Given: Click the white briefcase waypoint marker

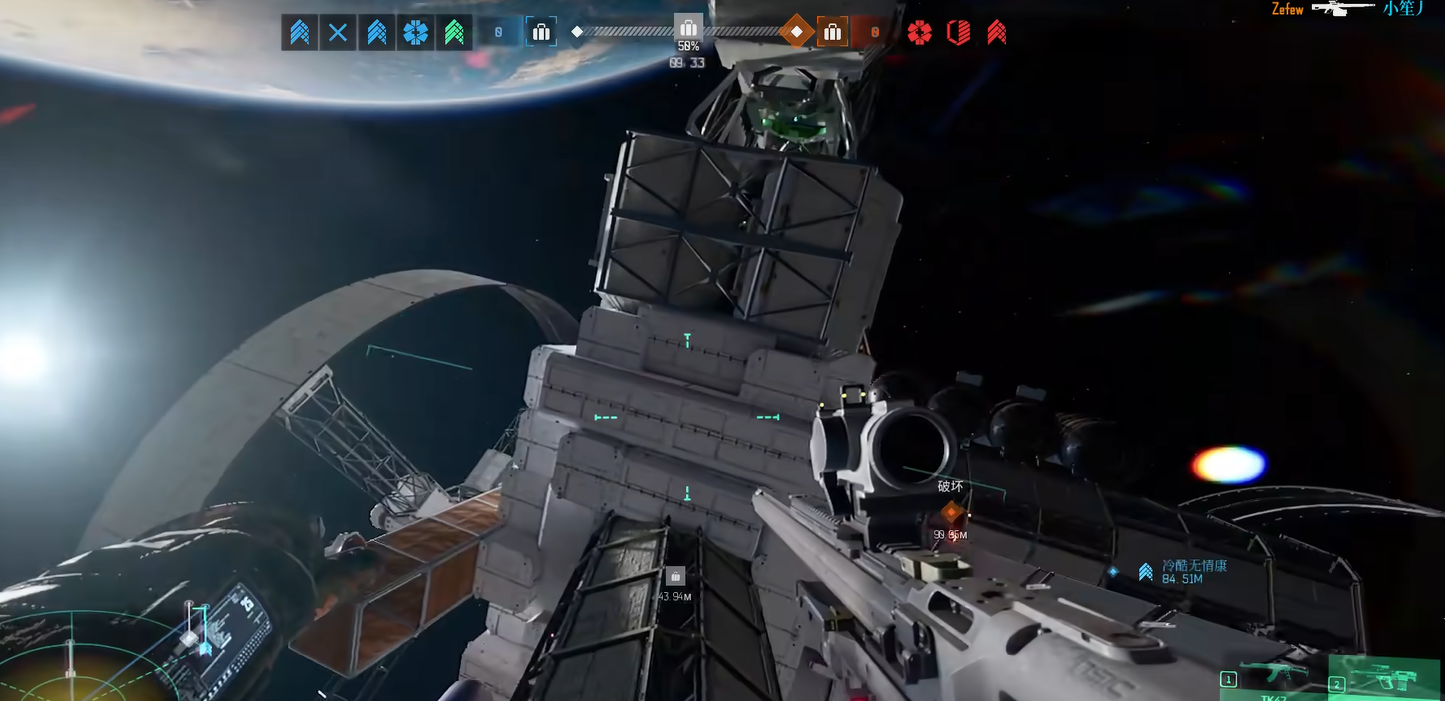Looking at the screenshot, I should [675, 576].
